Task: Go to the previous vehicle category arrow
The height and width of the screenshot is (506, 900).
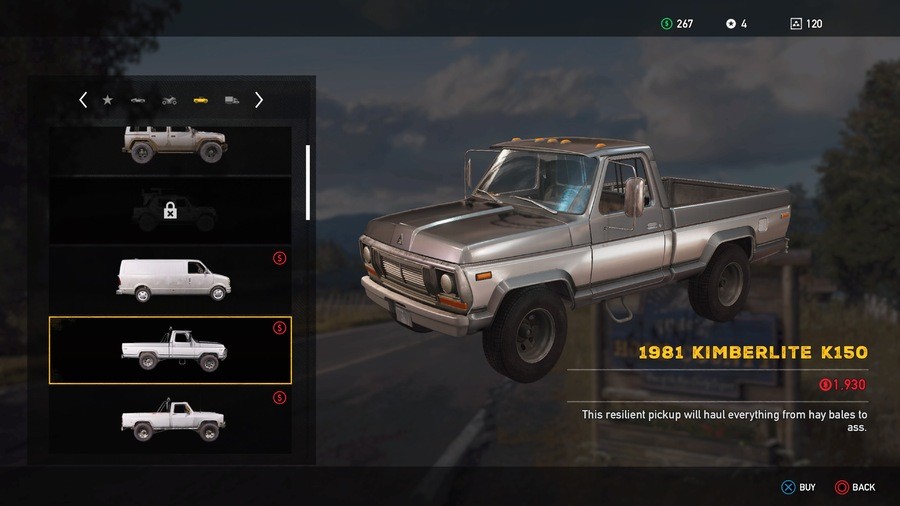Action: (83, 100)
